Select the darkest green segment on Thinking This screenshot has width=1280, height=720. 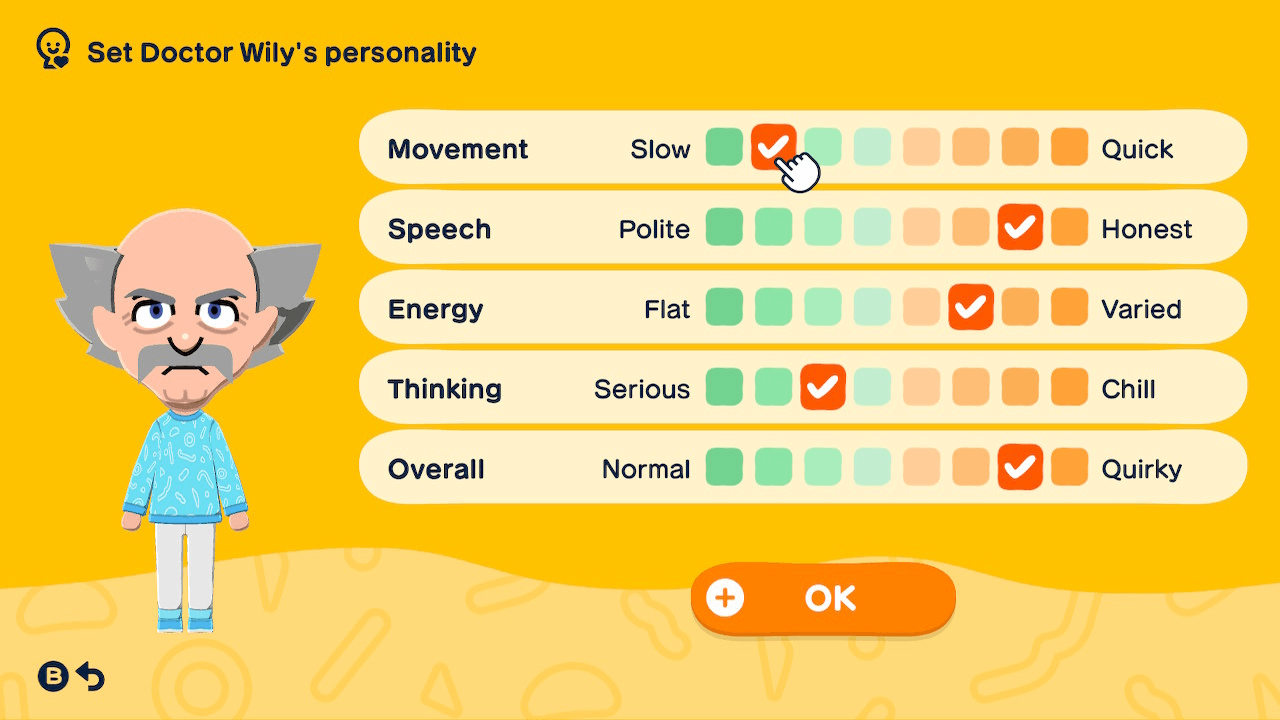[724, 387]
